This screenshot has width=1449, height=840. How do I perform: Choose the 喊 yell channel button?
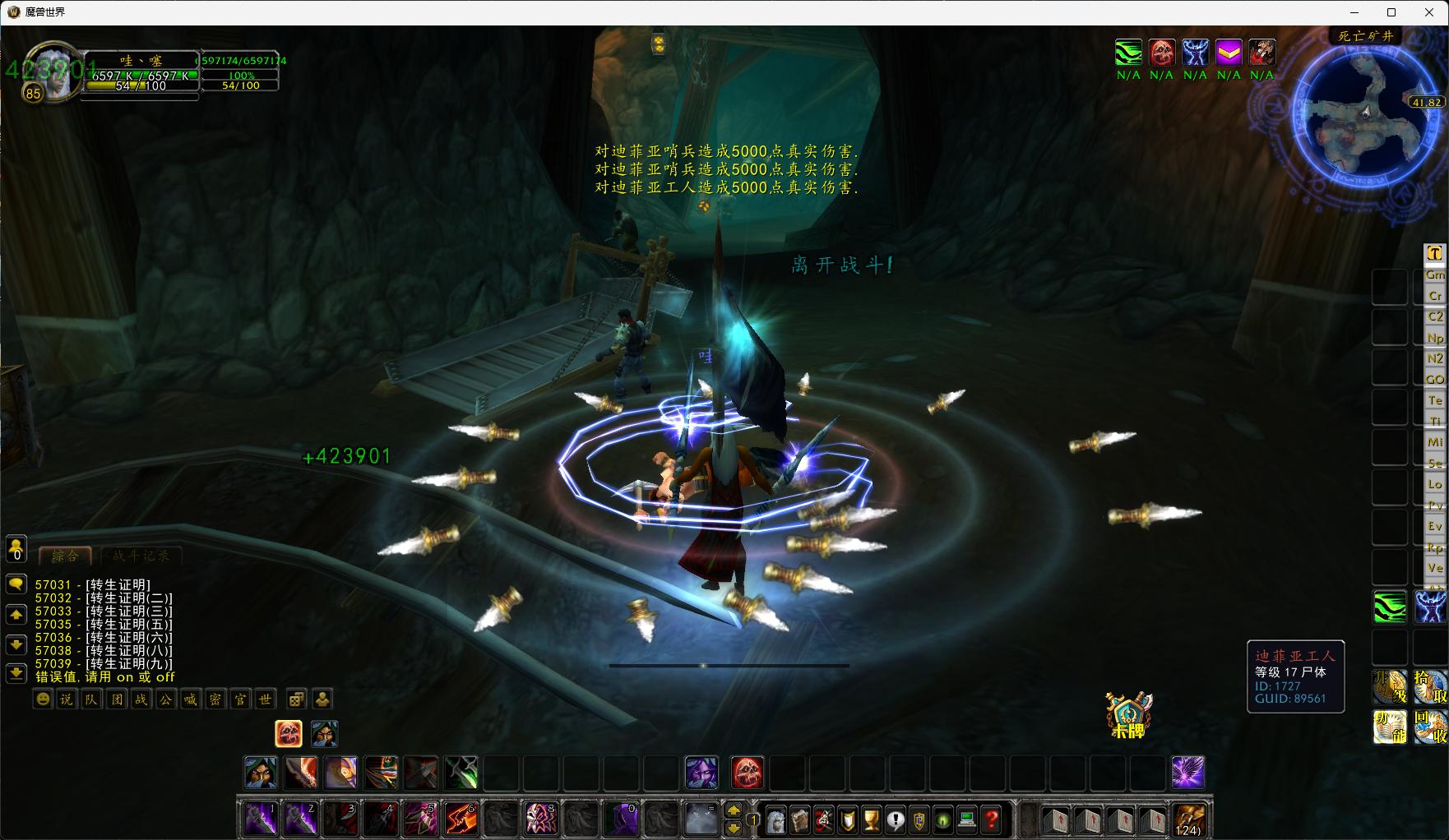(190, 699)
